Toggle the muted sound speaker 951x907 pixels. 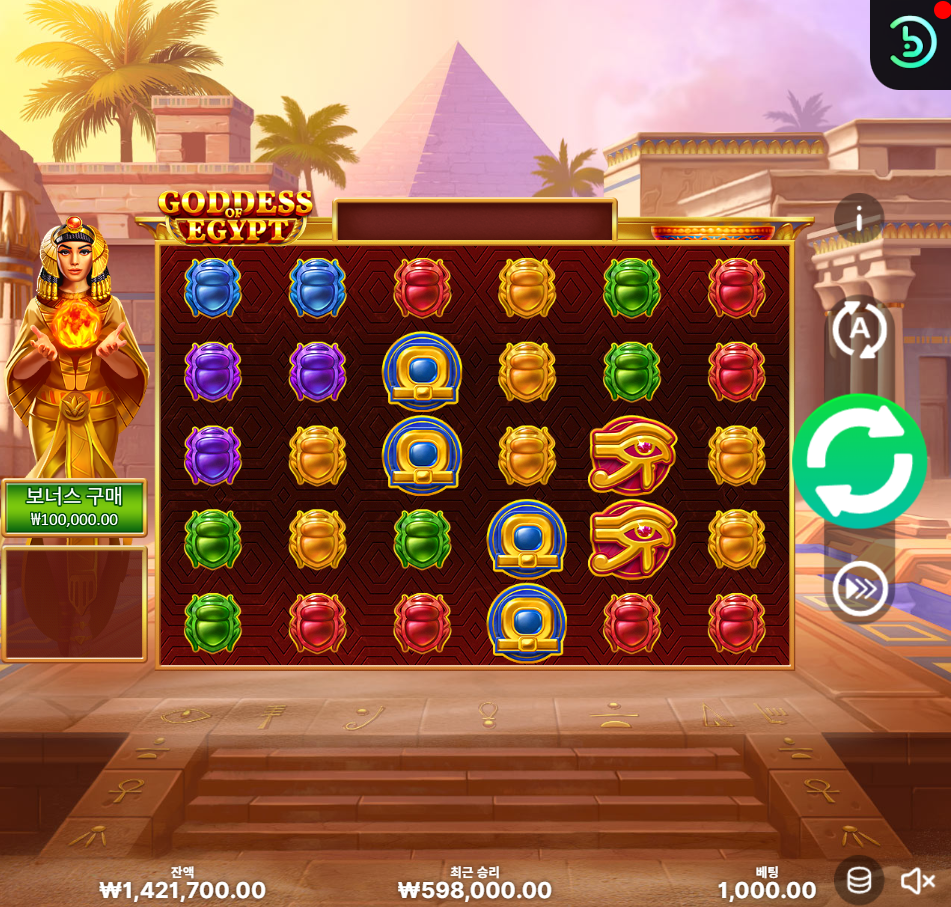916,880
